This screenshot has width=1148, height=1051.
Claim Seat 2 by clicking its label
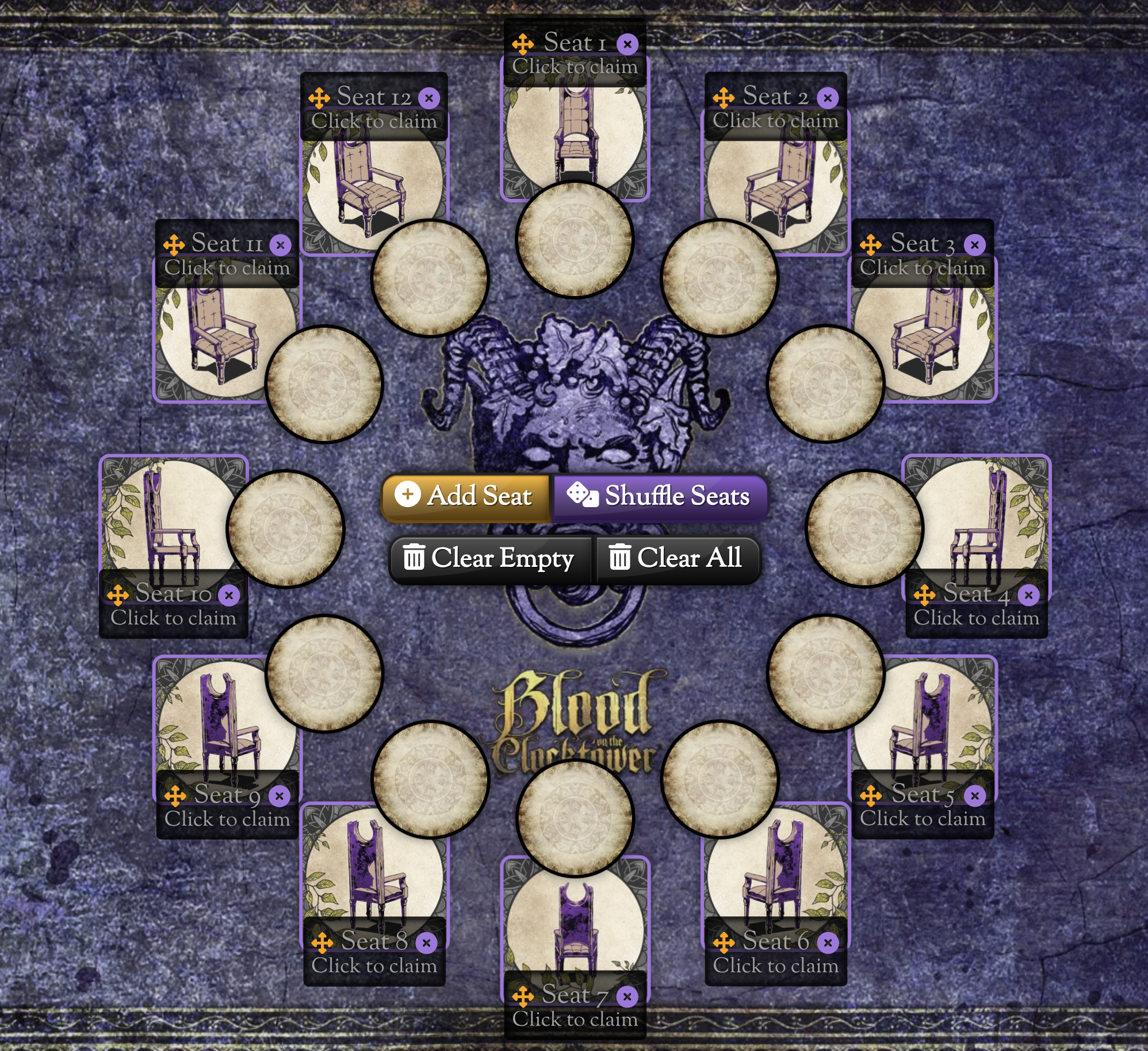775,121
